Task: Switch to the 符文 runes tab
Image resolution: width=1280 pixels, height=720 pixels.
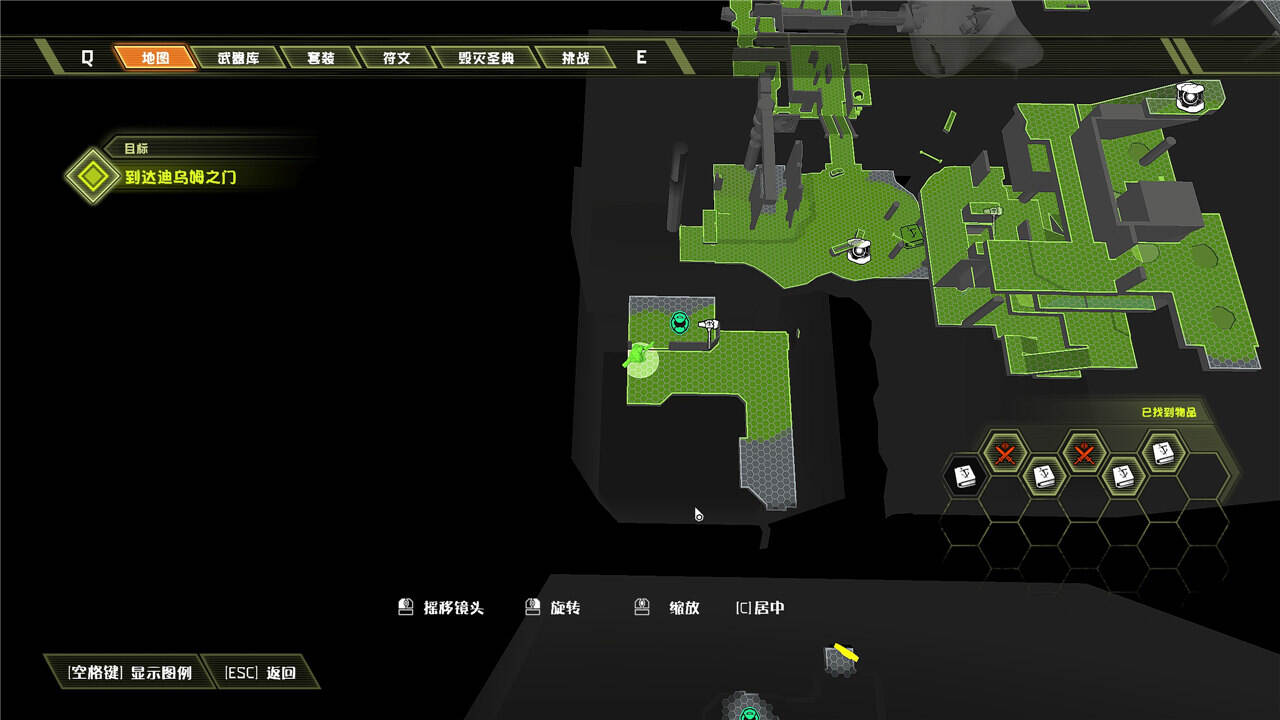Action: [396, 58]
